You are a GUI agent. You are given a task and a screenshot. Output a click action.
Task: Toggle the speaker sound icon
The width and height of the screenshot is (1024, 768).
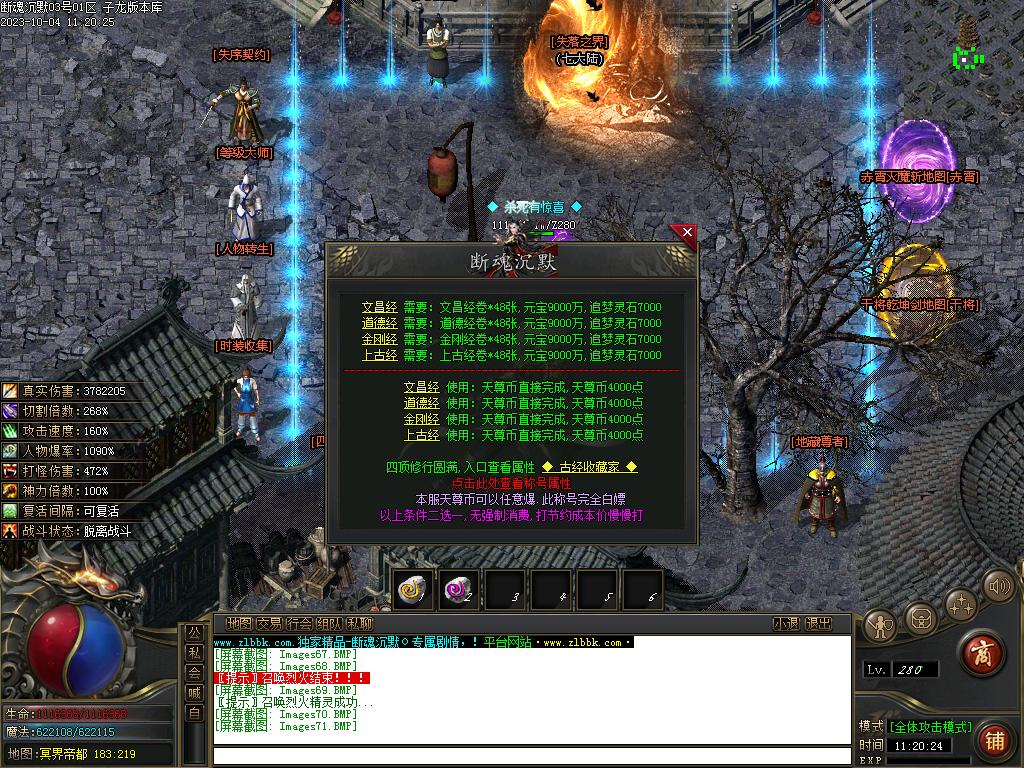point(997,586)
